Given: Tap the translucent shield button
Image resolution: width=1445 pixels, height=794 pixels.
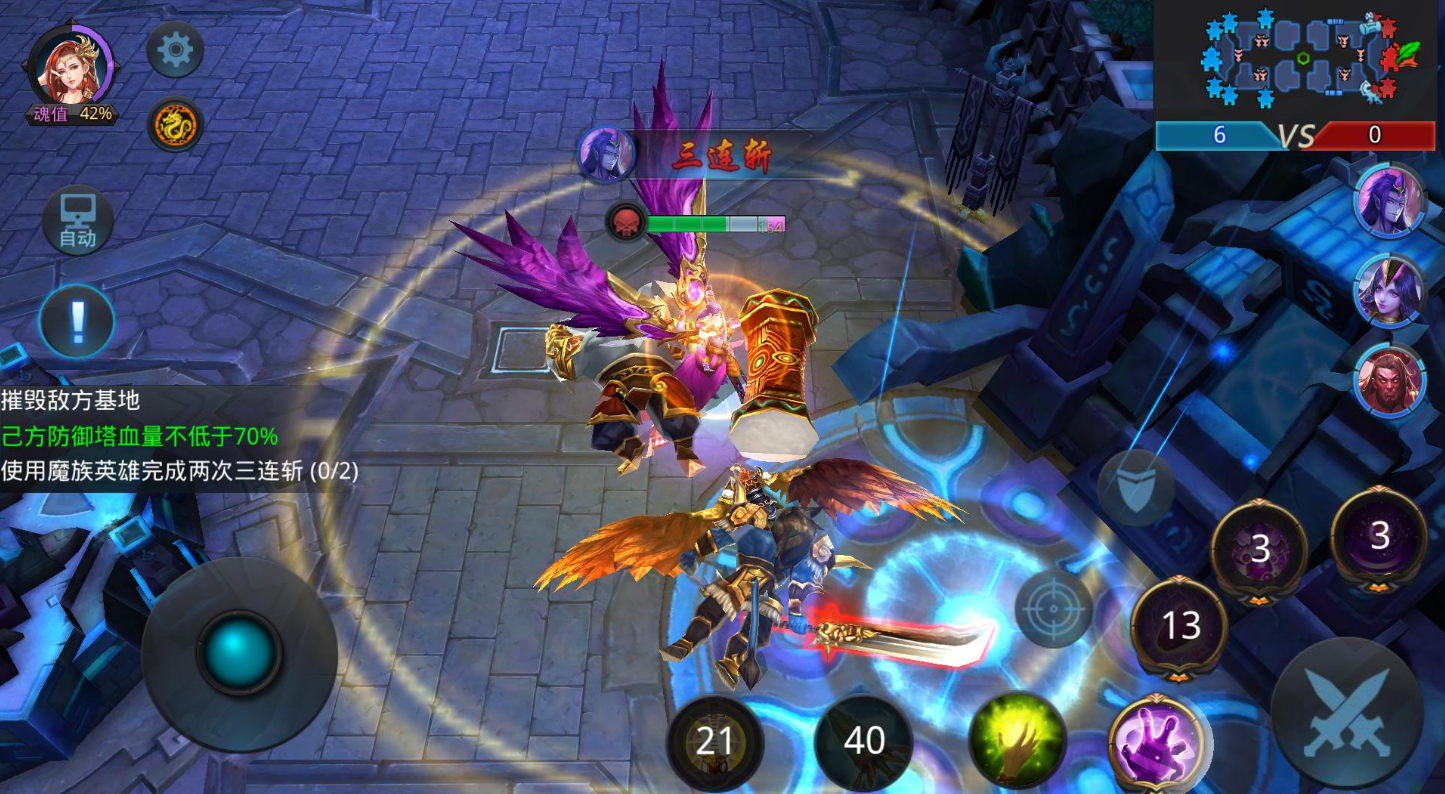Looking at the screenshot, I should coord(1135,488).
